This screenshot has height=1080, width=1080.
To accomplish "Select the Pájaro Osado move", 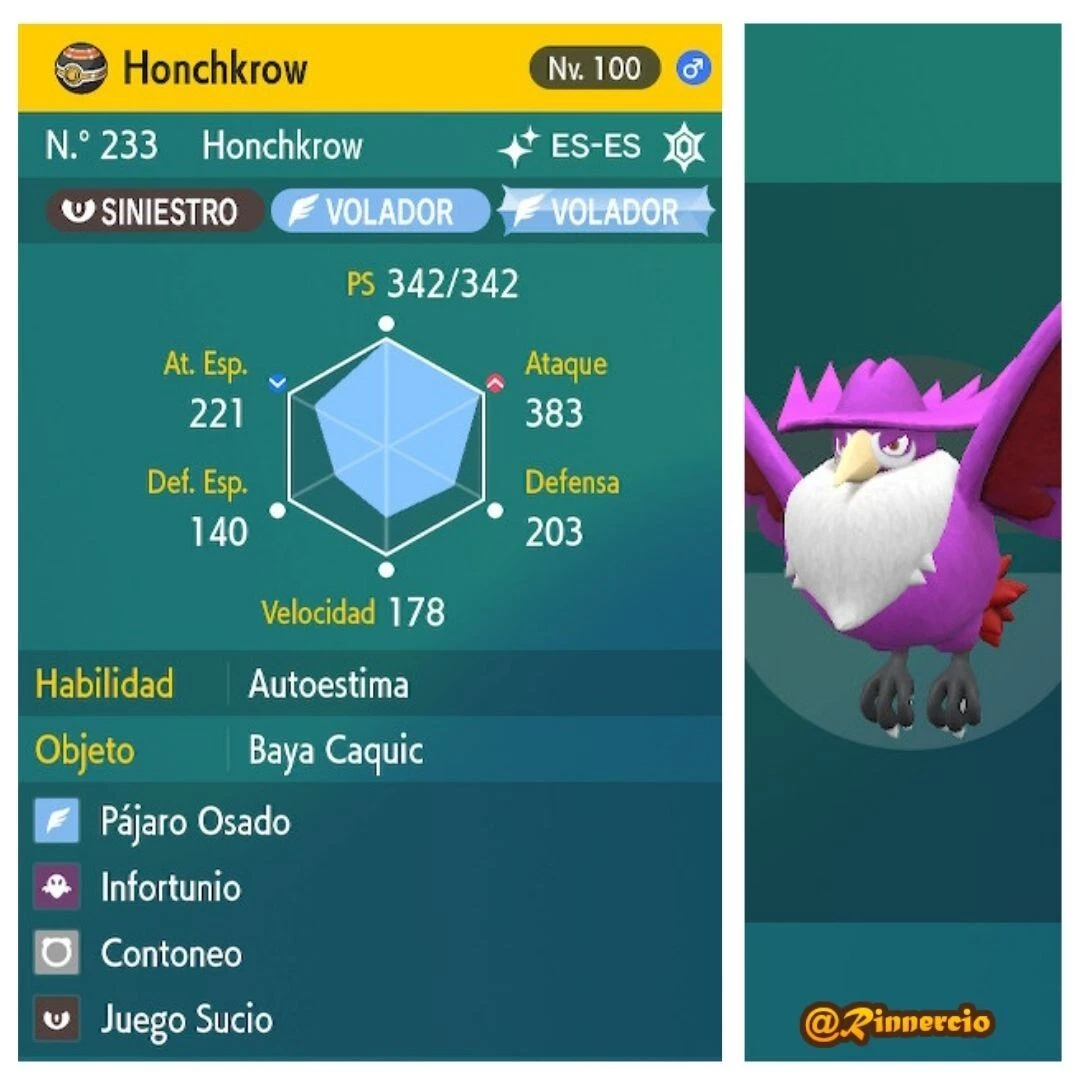I will [195, 822].
